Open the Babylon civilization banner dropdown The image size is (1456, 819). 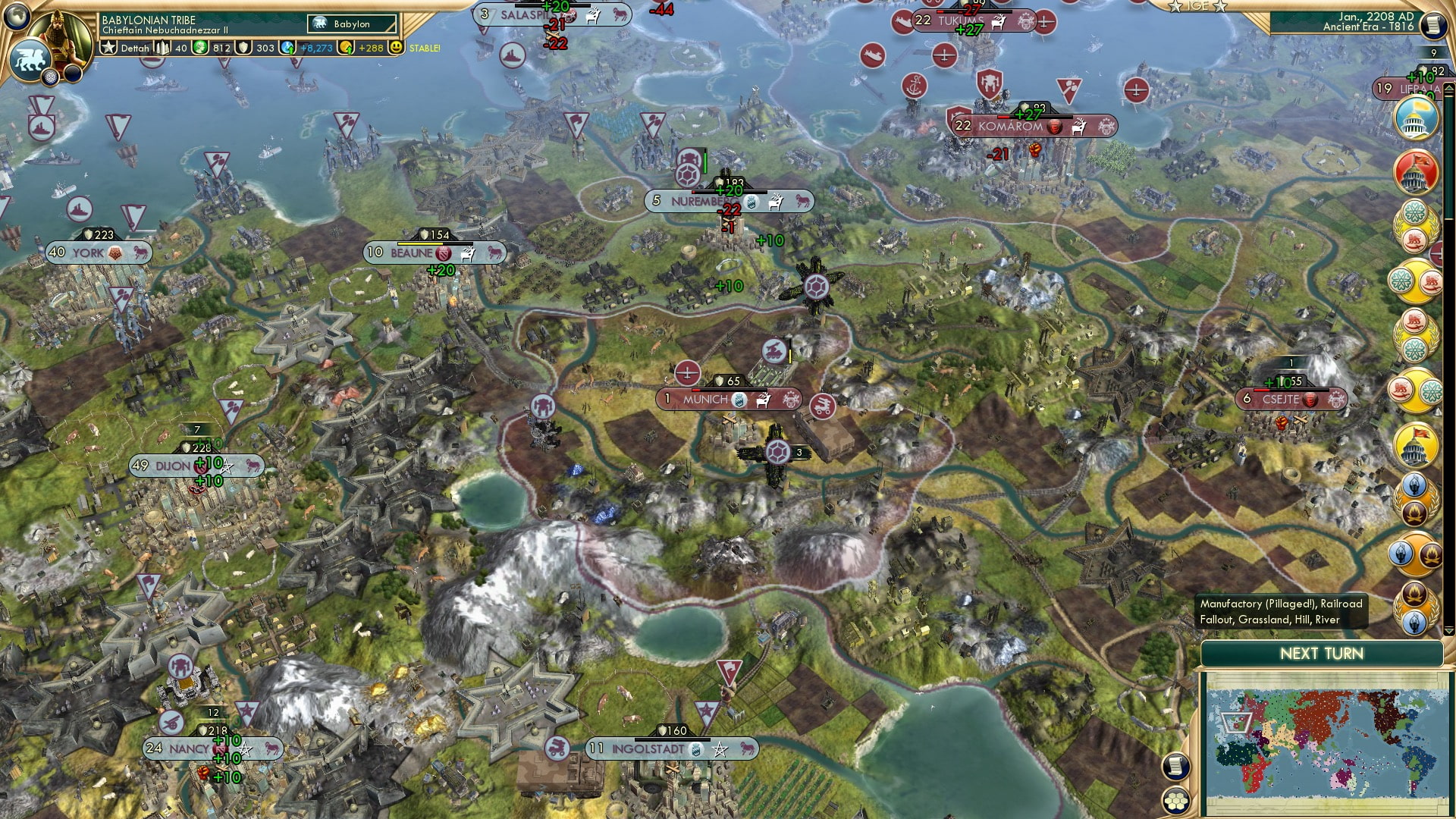[350, 24]
